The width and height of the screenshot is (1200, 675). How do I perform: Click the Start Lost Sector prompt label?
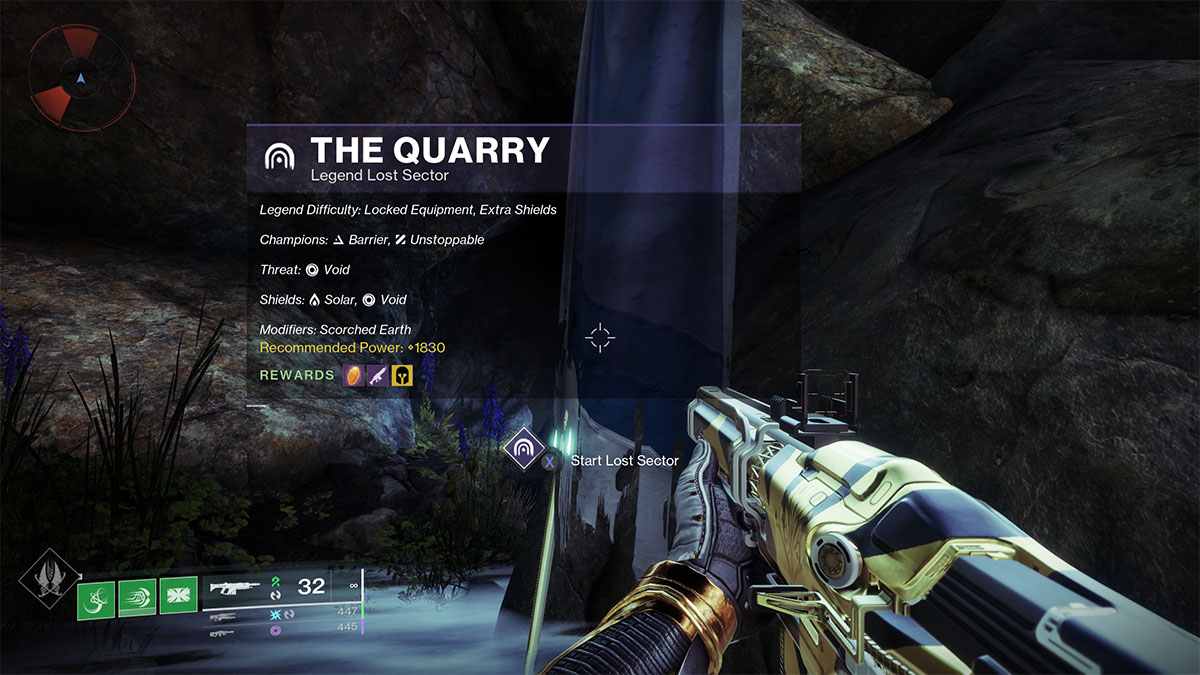(624, 461)
